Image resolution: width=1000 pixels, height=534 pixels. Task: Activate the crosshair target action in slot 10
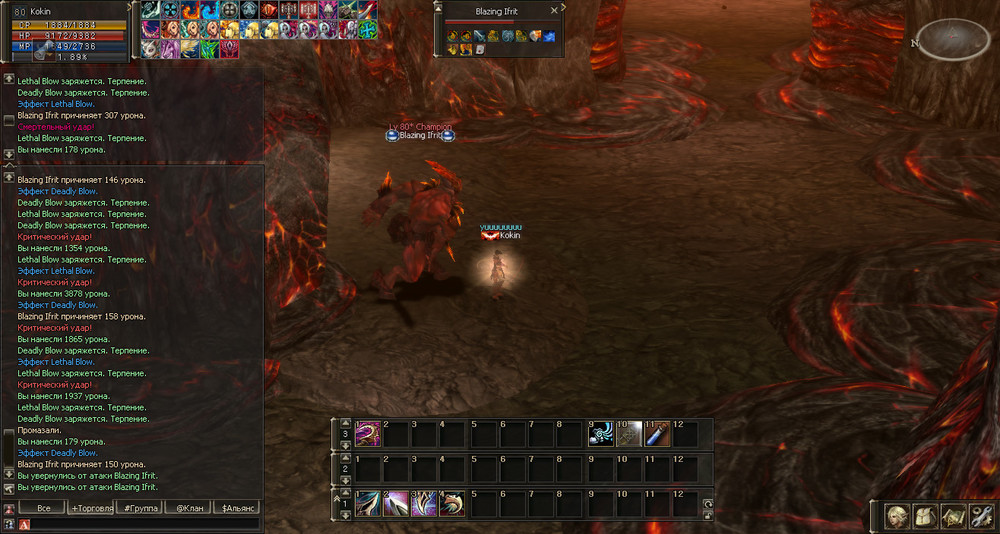628,433
